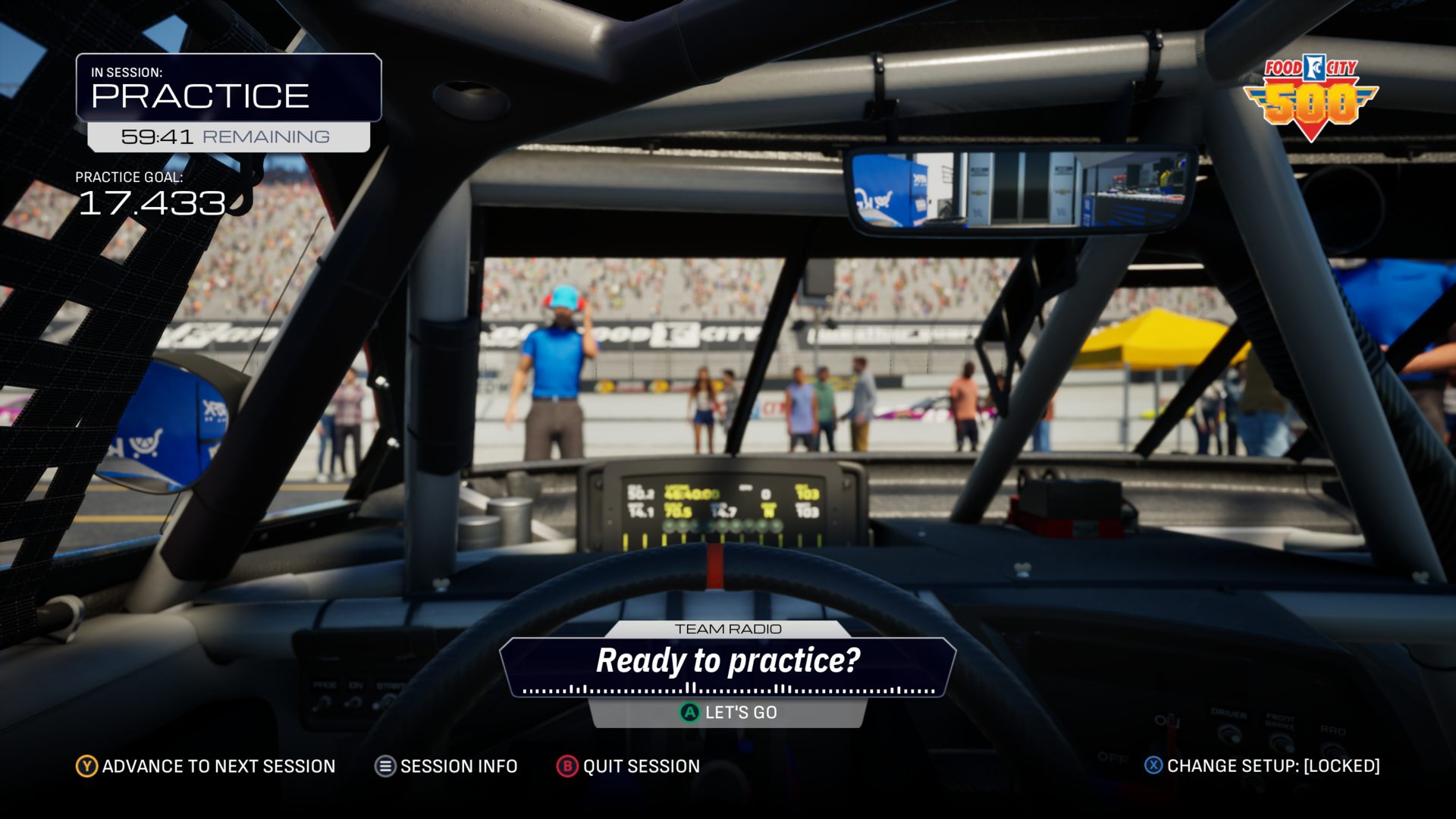Select the locked Change Setup option

pyautogui.click(x=1262, y=766)
